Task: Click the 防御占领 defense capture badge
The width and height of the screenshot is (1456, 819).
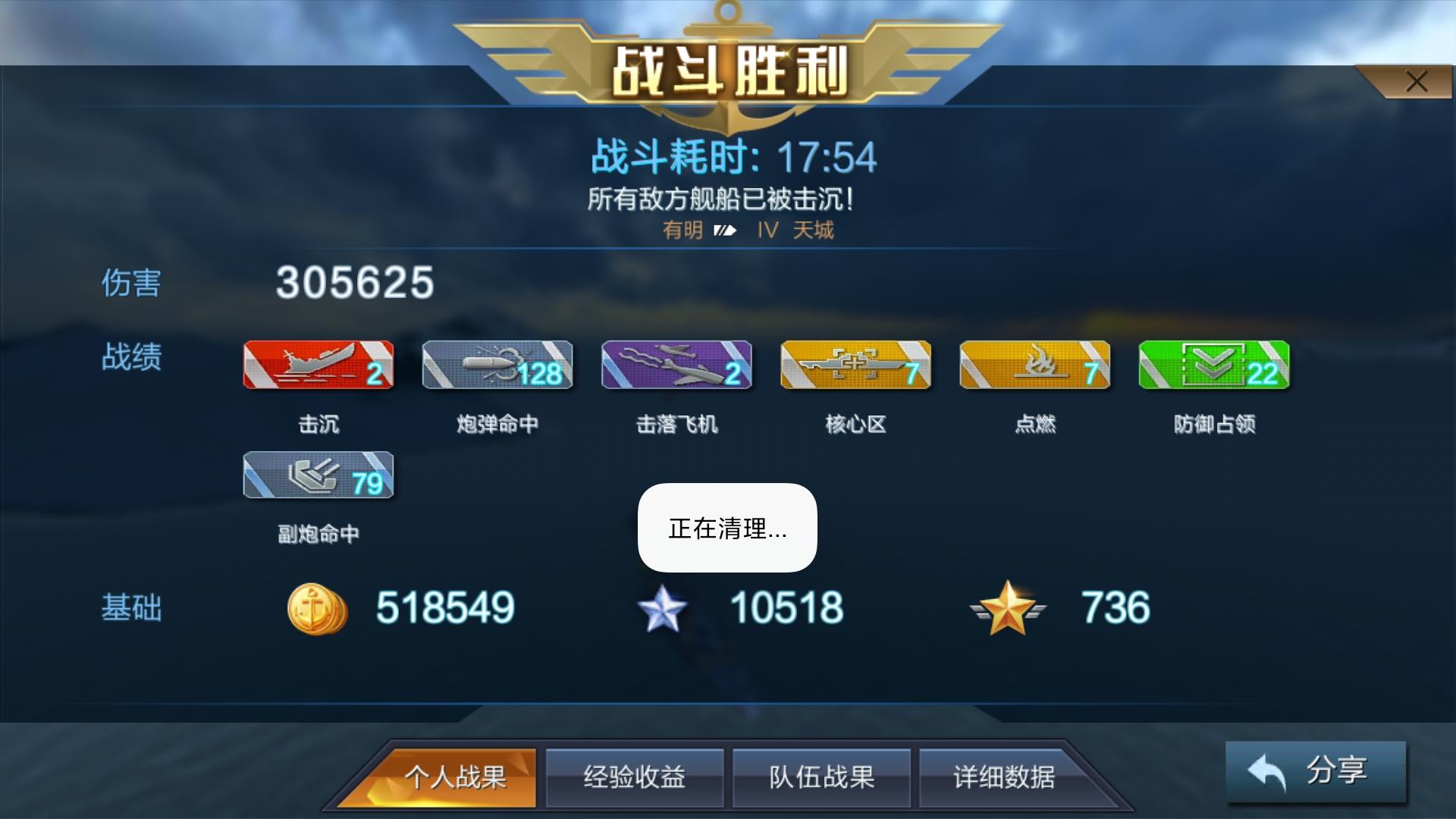Action: pyautogui.click(x=1213, y=366)
